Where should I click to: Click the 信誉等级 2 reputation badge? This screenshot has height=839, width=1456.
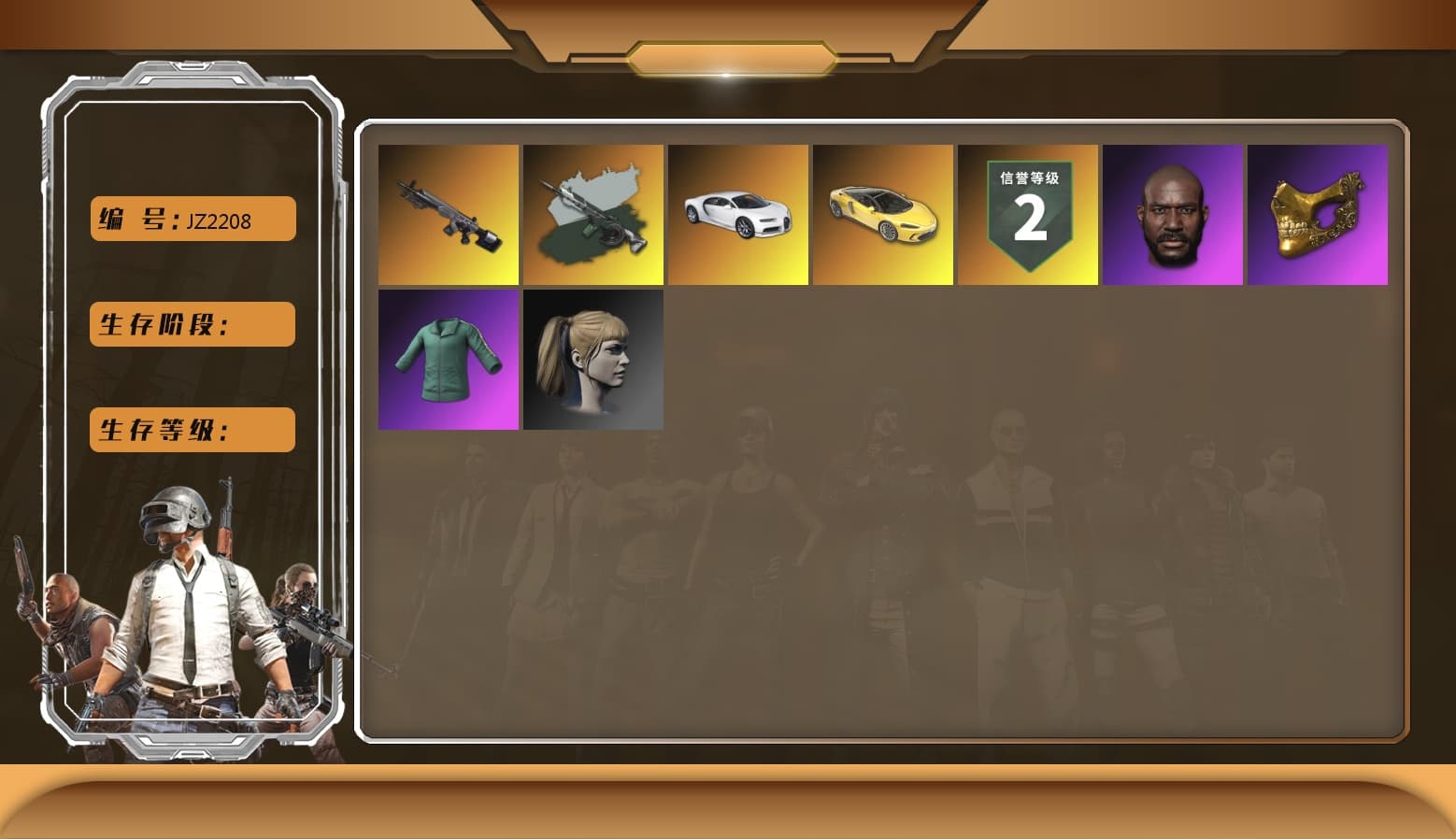[1028, 215]
